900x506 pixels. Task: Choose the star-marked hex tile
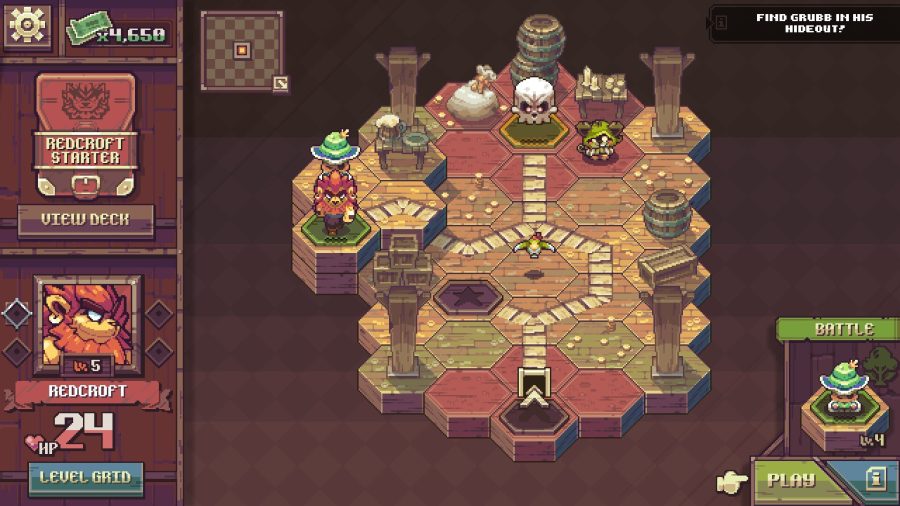point(468,297)
